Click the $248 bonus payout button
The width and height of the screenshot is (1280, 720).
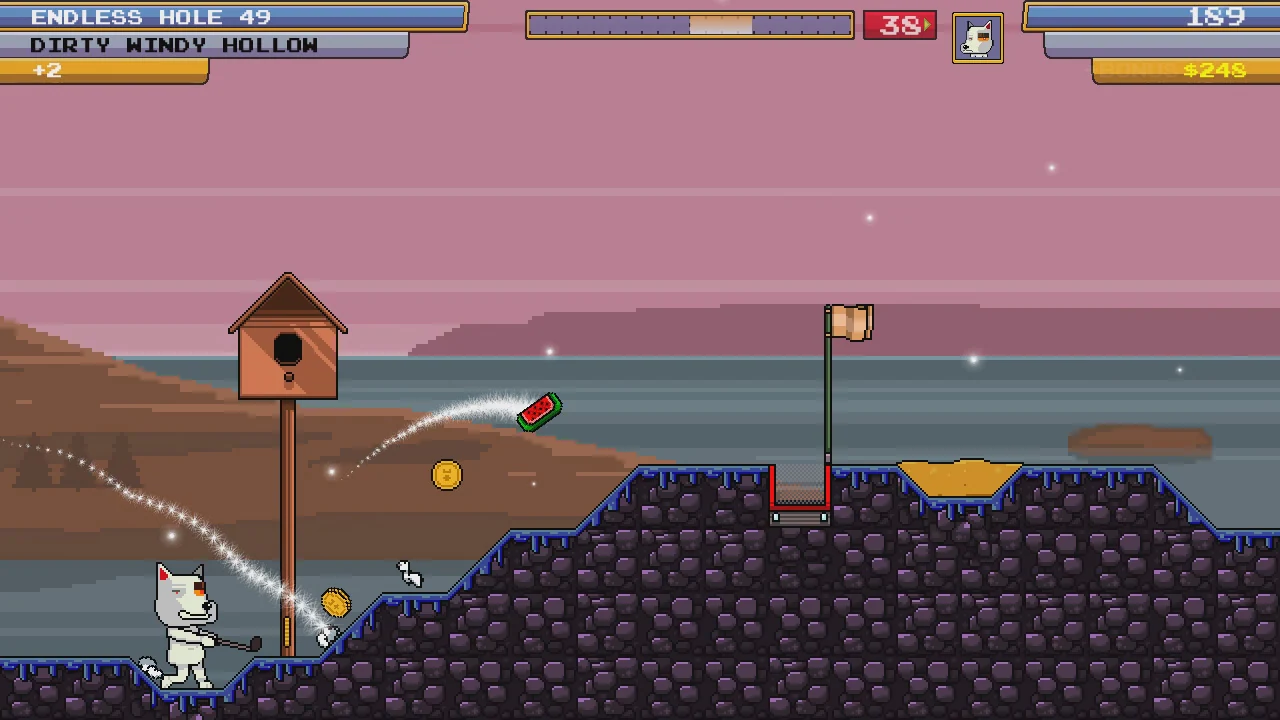pyautogui.click(x=1213, y=70)
